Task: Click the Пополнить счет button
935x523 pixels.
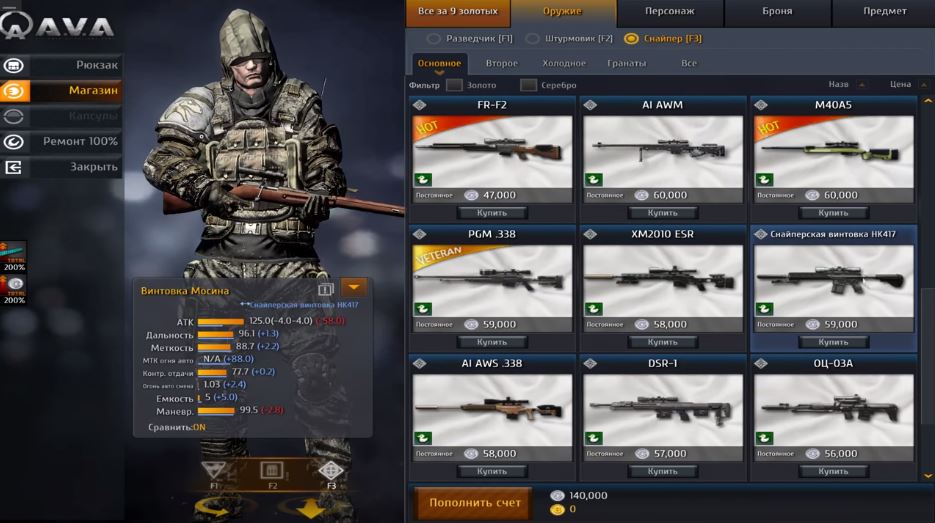Action: coord(475,503)
